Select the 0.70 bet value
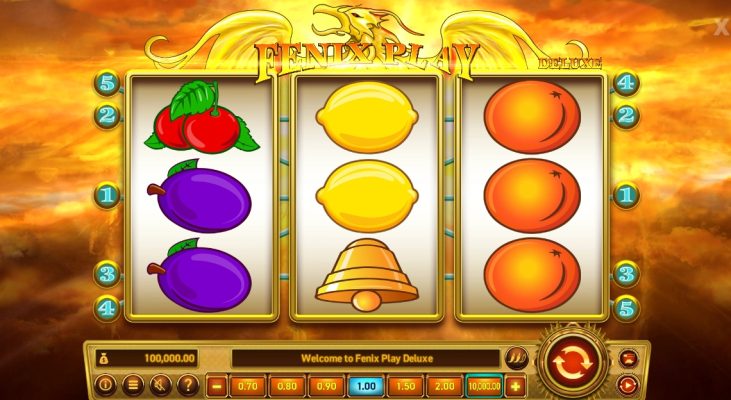Image resolution: width=731 pixels, height=400 pixels. [247, 385]
